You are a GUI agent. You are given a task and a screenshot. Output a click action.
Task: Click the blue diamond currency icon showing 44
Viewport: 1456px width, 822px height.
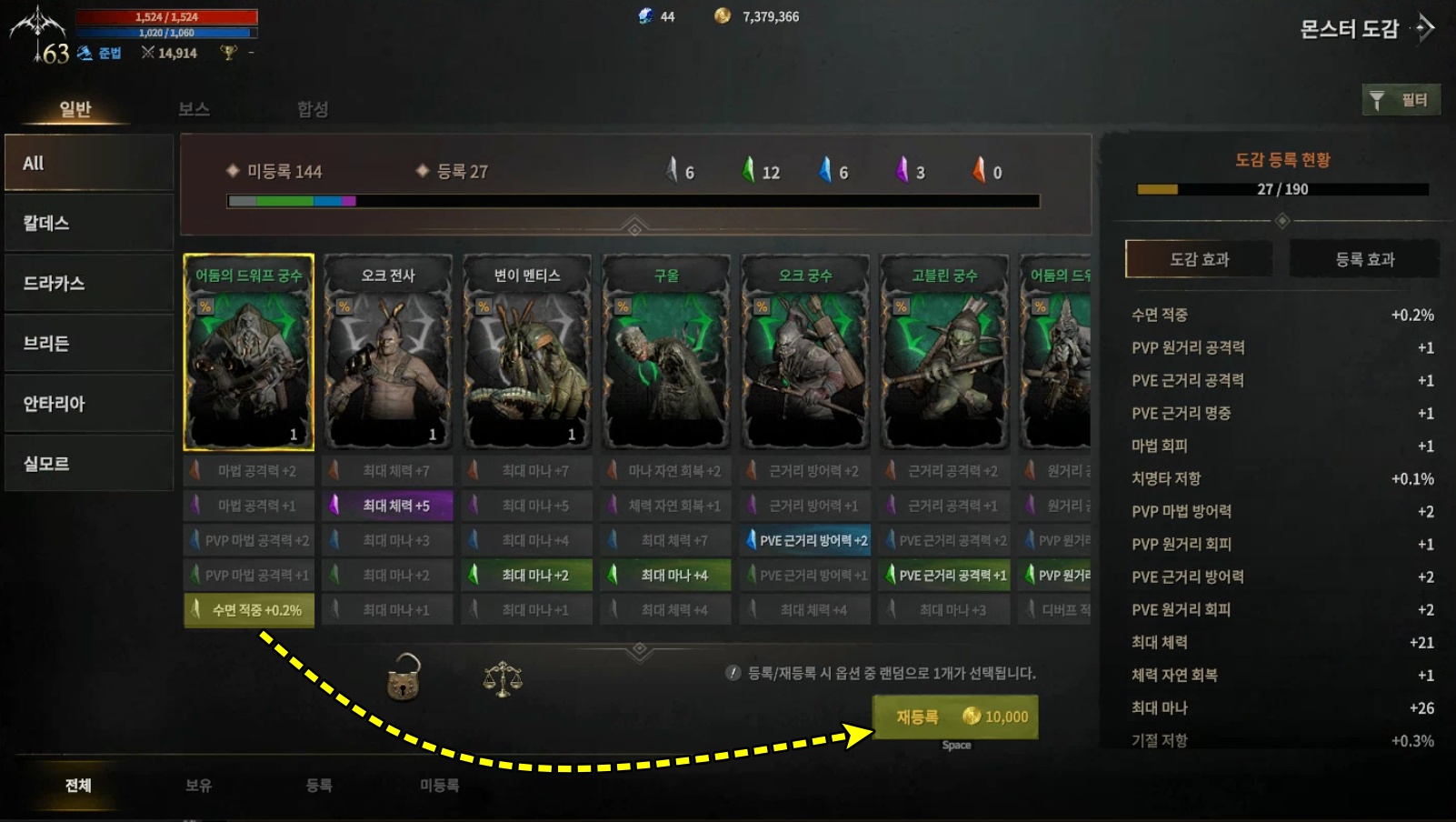[x=647, y=15]
